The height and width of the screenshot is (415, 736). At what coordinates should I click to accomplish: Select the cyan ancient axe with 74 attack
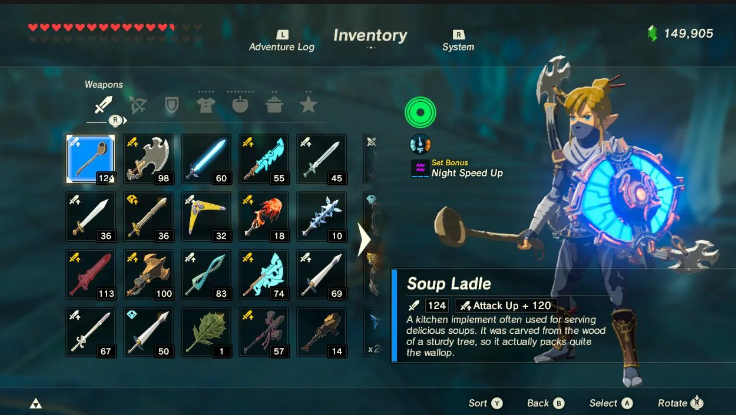[264, 274]
